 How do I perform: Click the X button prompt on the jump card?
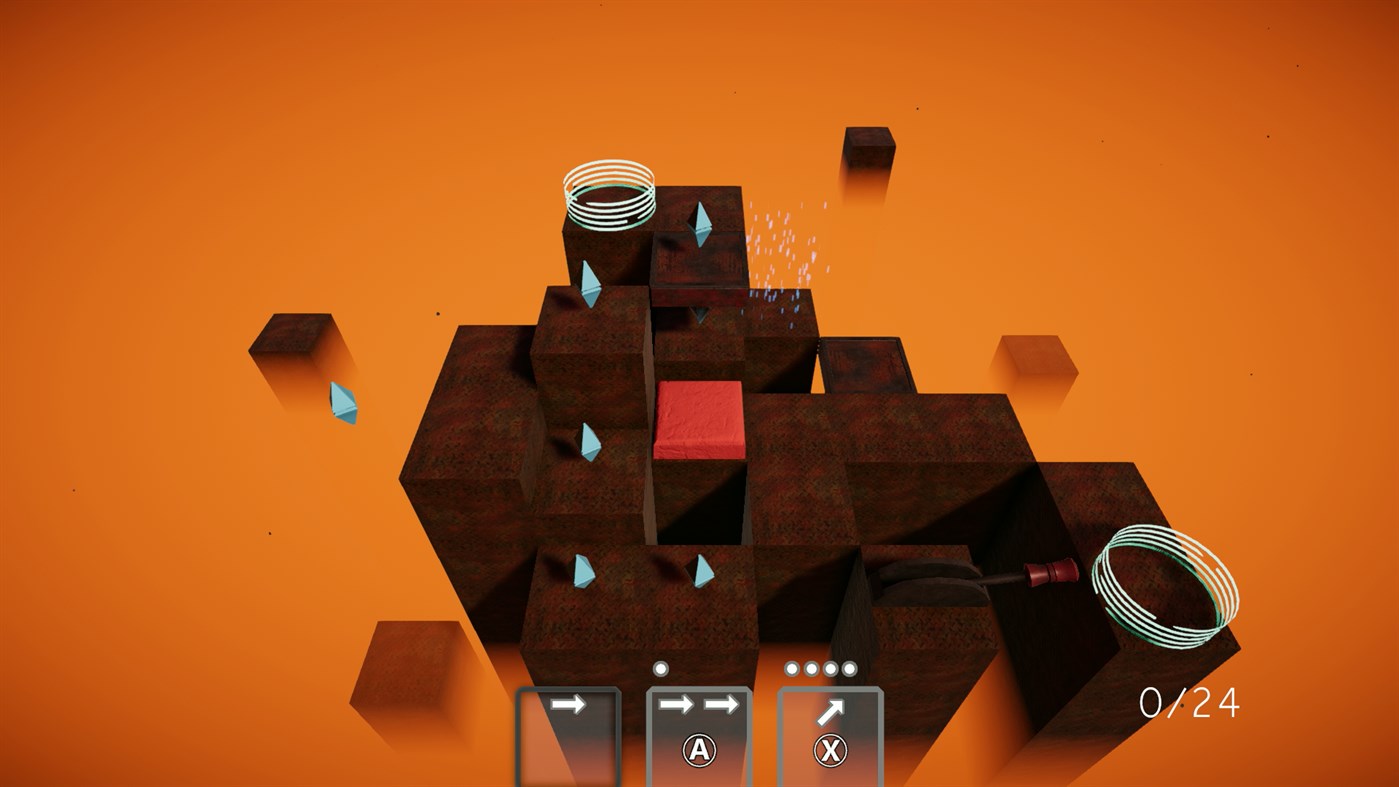pyautogui.click(x=831, y=750)
